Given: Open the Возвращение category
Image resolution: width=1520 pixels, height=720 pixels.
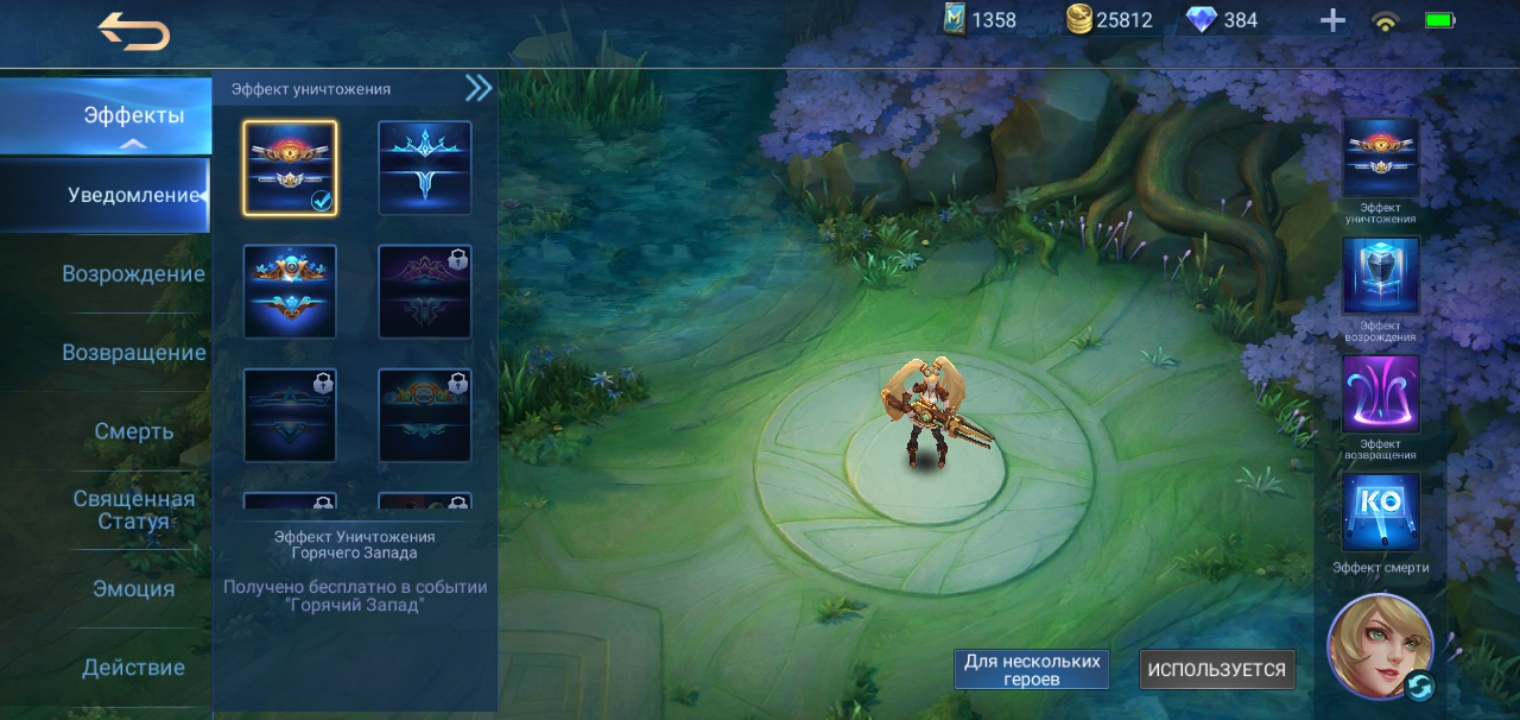Looking at the screenshot, I should (x=133, y=353).
